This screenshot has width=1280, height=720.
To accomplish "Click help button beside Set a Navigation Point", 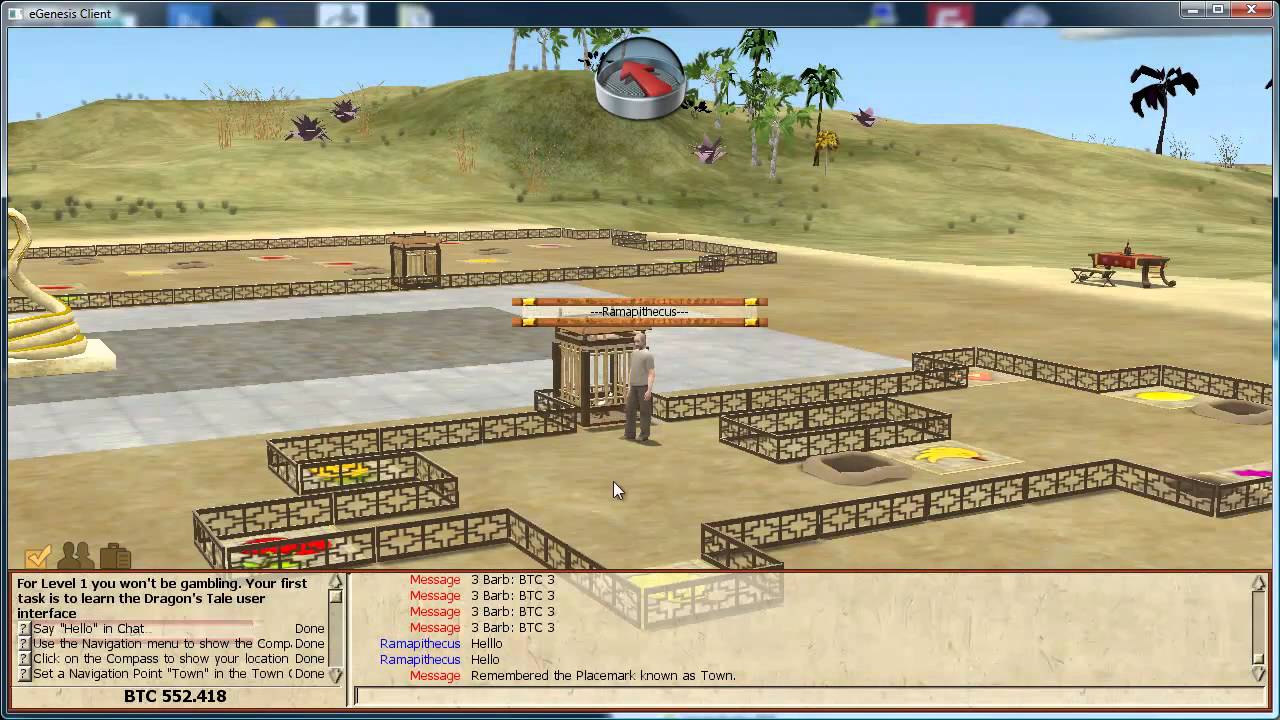I will pos(24,674).
